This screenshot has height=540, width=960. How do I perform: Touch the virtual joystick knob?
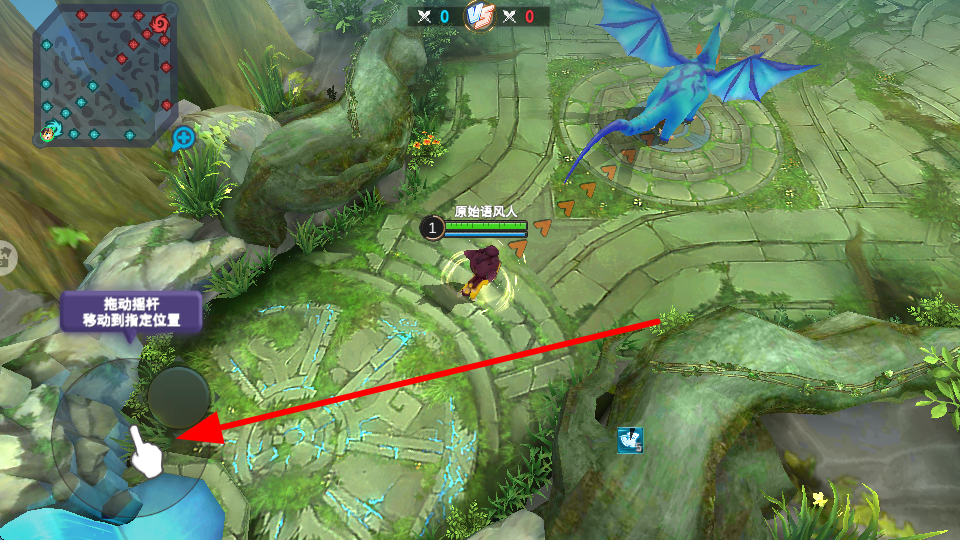[x=177, y=398]
